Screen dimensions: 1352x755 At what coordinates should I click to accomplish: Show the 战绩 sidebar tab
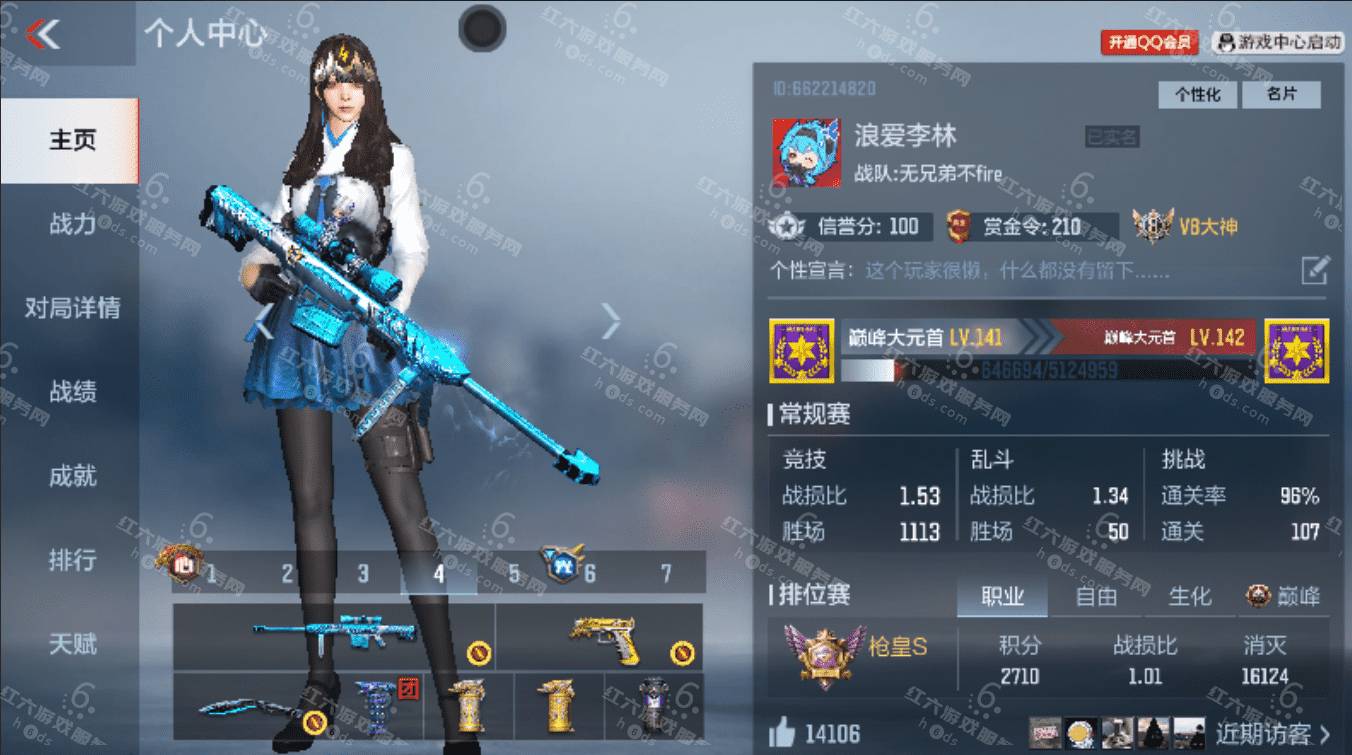[71, 392]
